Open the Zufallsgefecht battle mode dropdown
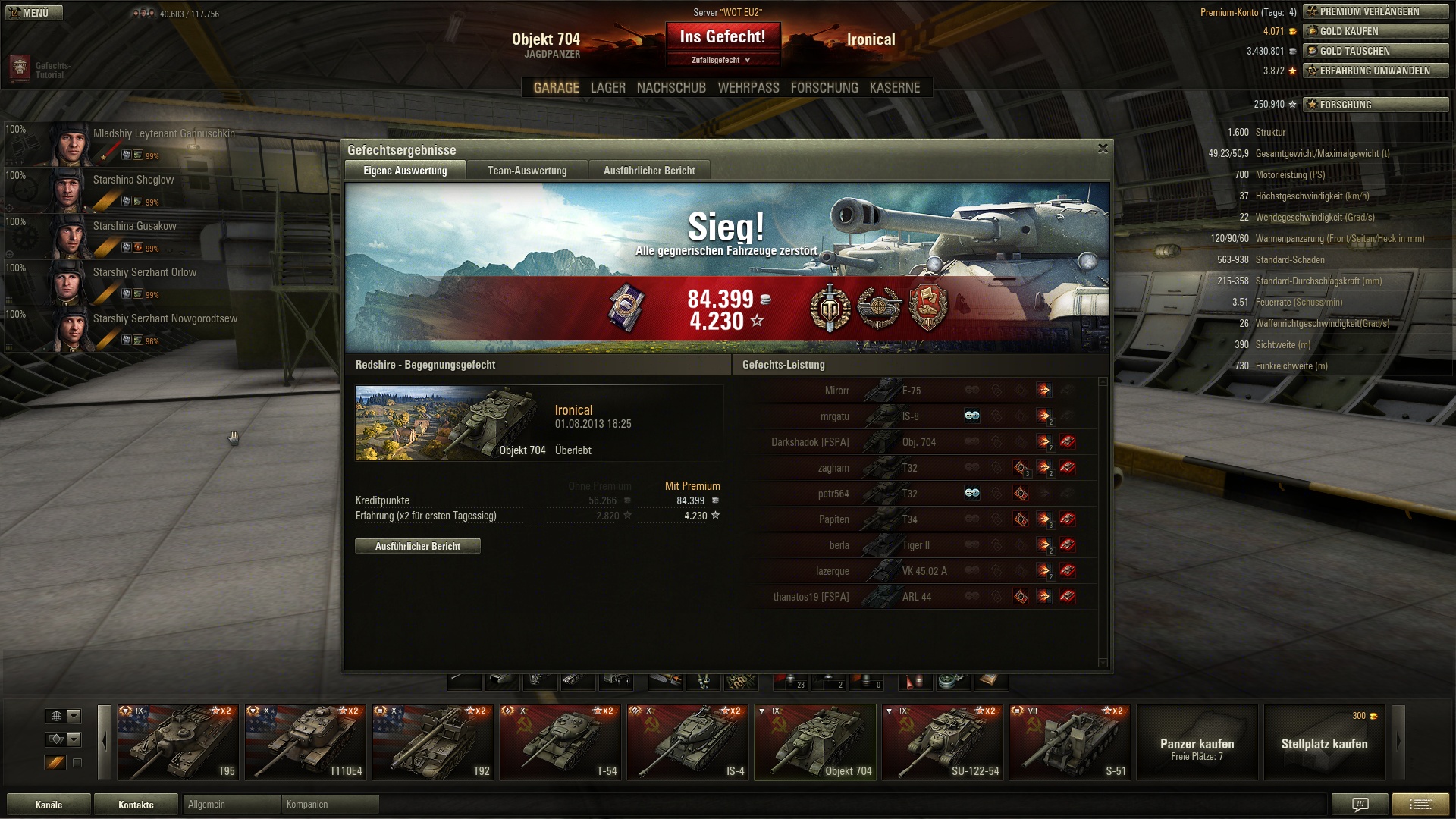Viewport: 1456px width, 819px height. [721, 60]
